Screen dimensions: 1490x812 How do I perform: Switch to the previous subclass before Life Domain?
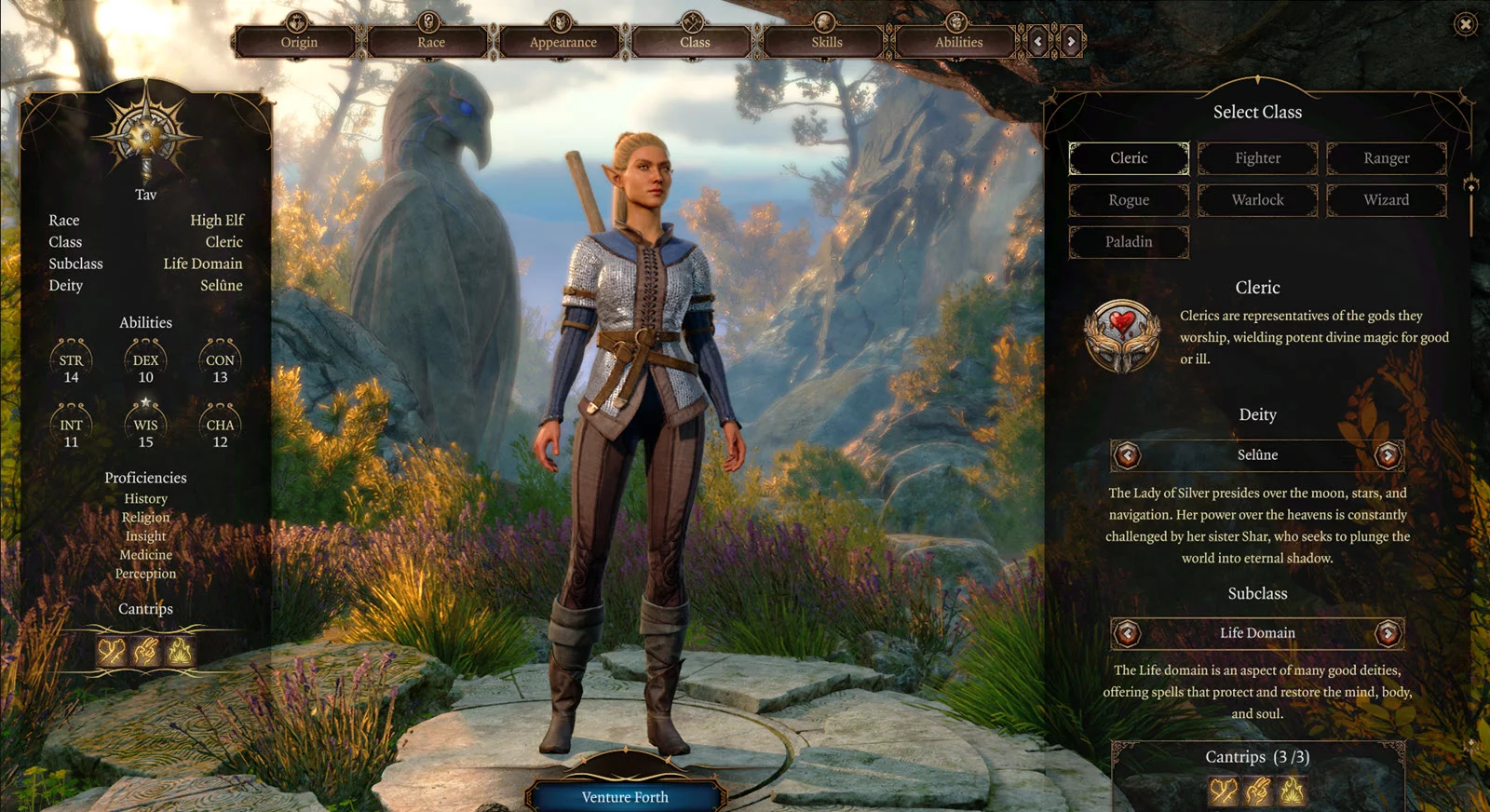click(x=1128, y=633)
